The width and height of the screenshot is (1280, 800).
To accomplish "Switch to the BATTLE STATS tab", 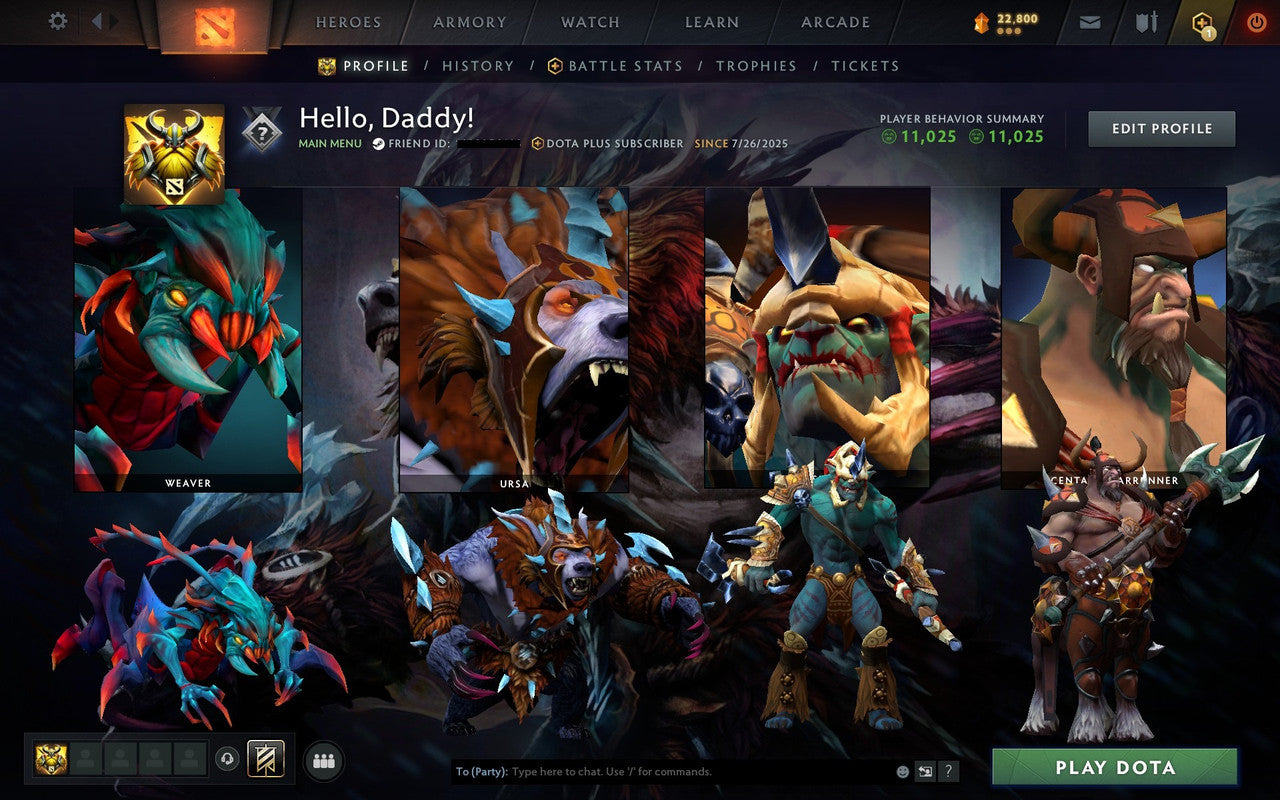I will tap(623, 65).
